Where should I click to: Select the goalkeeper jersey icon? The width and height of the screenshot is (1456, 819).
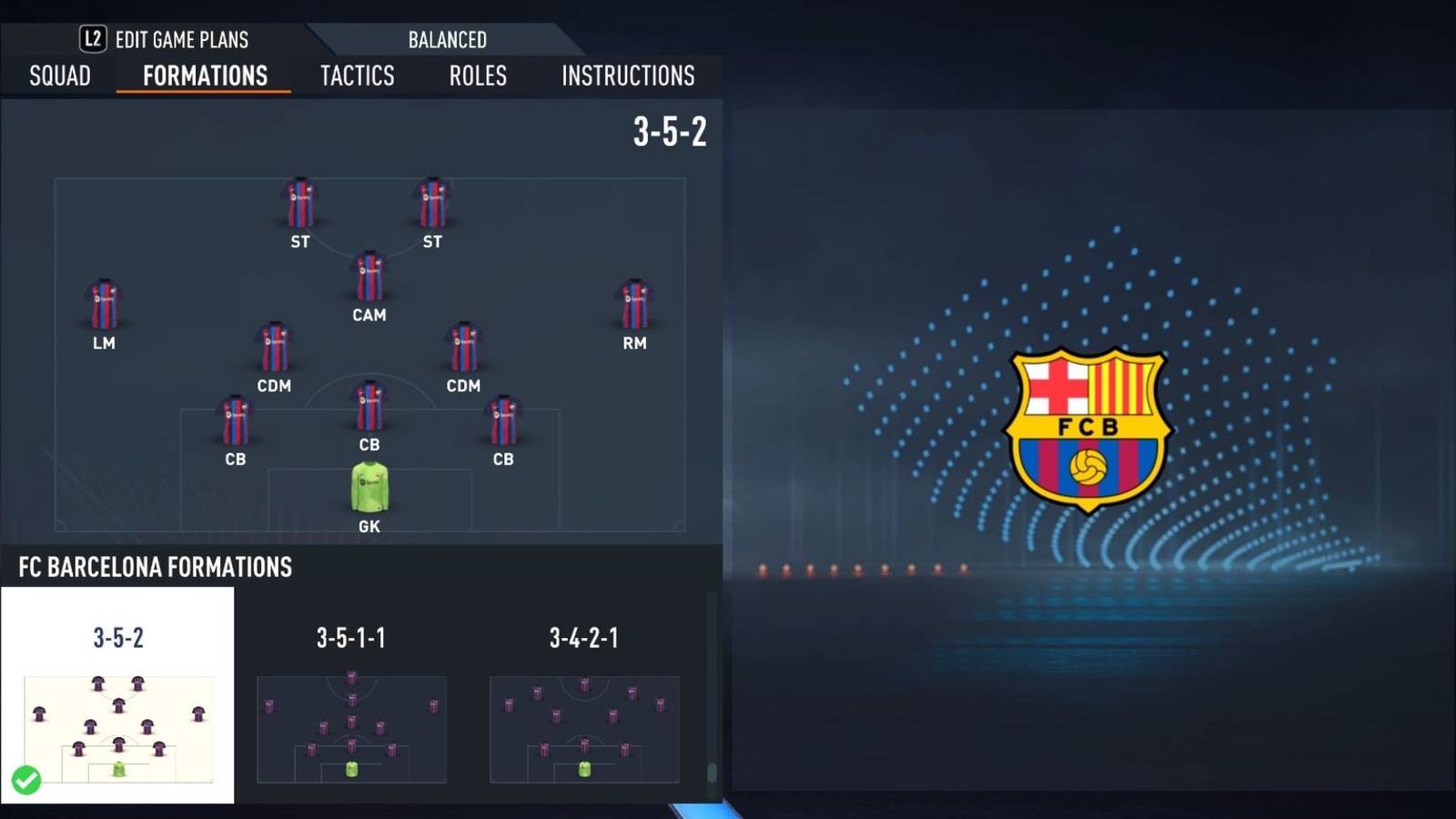click(369, 487)
